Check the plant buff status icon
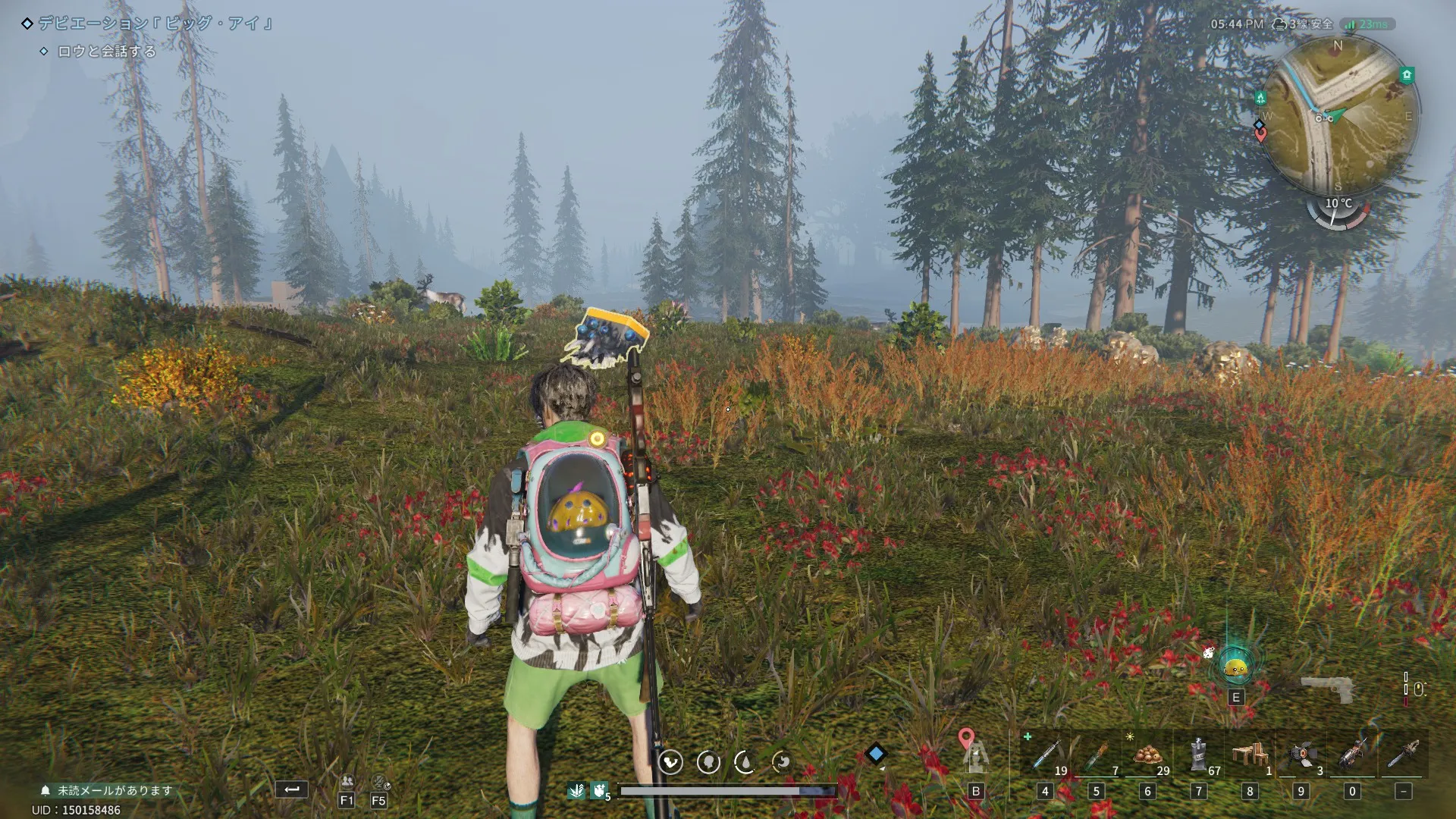The image size is (1456, 819). tap(576, 791)
